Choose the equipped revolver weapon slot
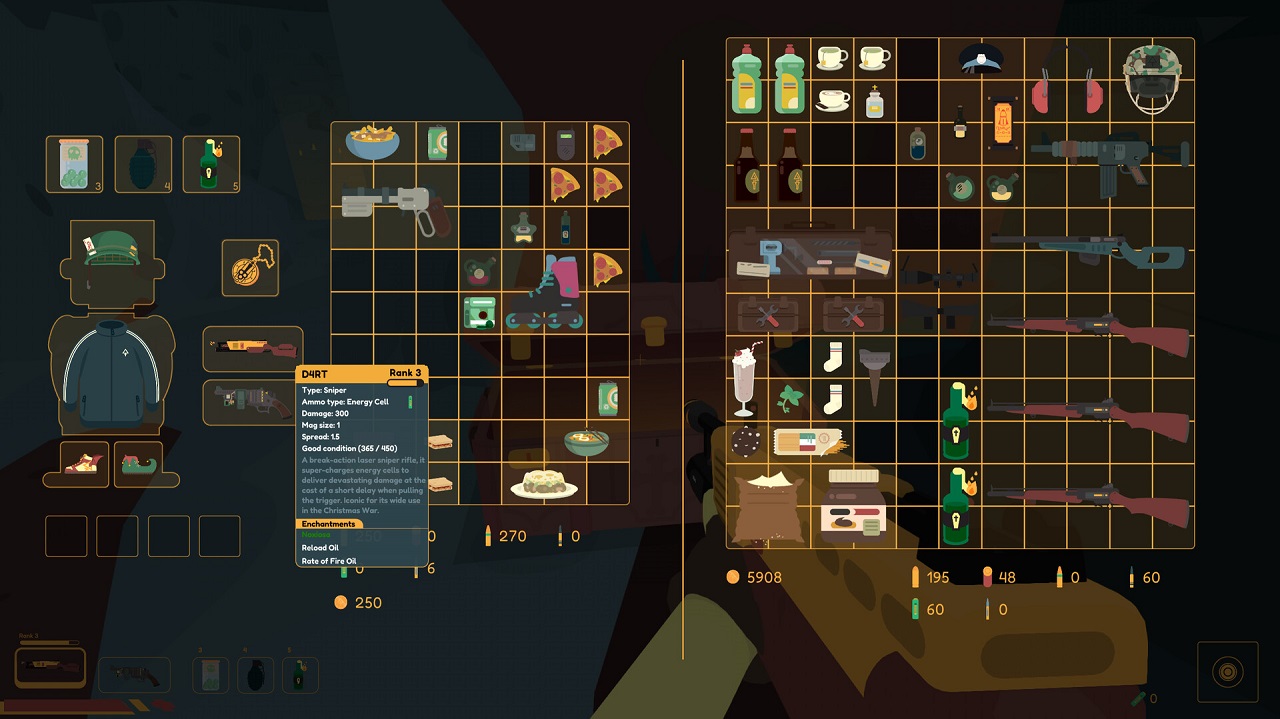1280x719 pixels. pyautogui.click(x=252, y=402)
